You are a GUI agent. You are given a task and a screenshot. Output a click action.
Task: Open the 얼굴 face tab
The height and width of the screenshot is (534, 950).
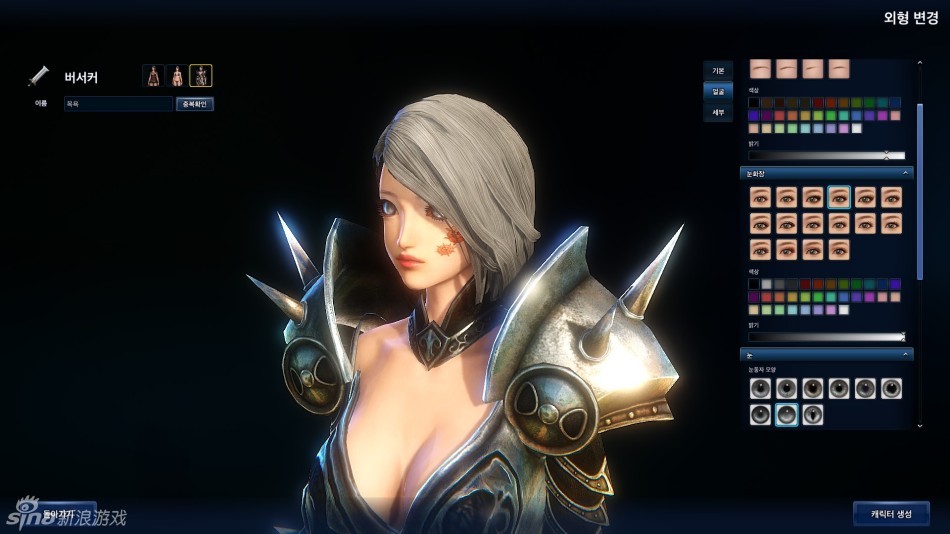click(x=718, y=91)
